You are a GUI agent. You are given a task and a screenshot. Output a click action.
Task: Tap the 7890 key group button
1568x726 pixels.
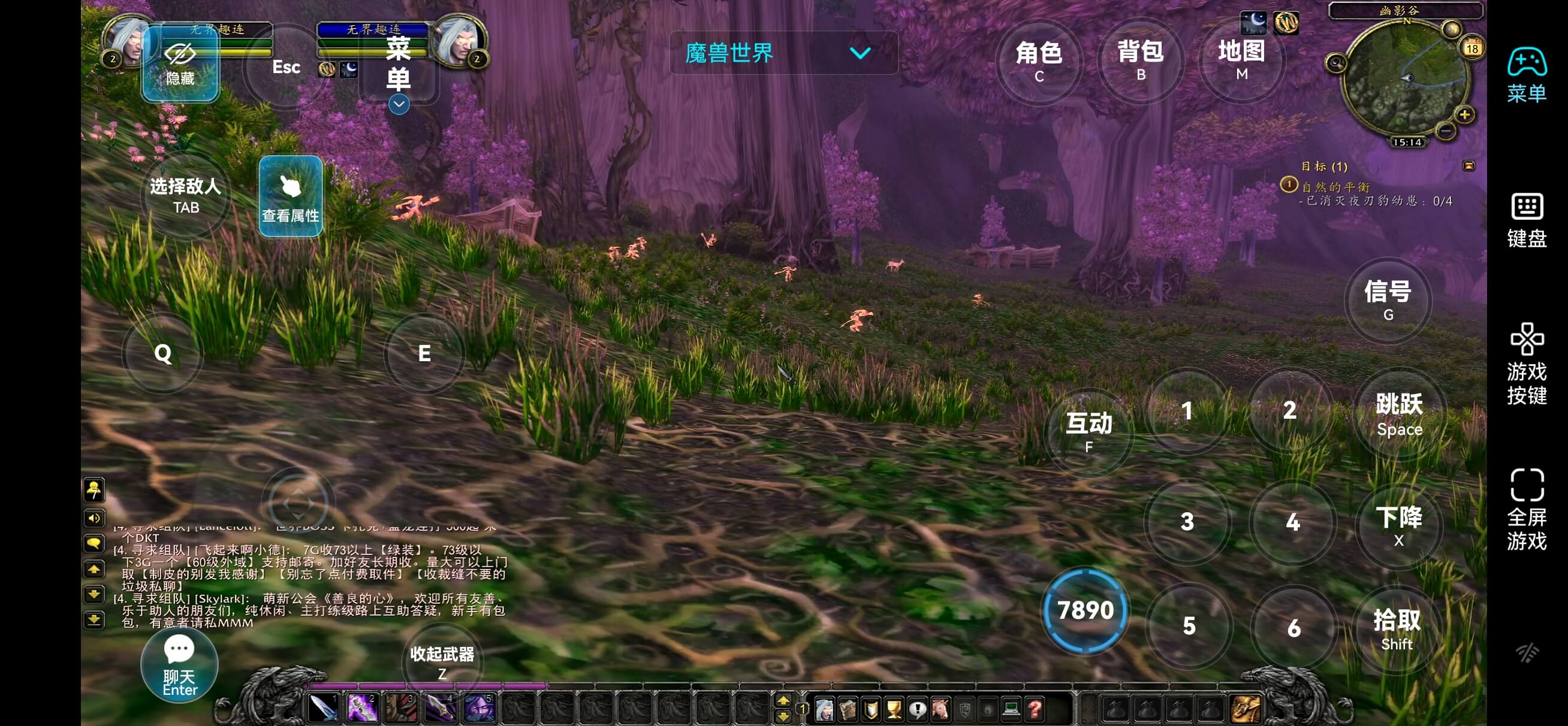1085,610
